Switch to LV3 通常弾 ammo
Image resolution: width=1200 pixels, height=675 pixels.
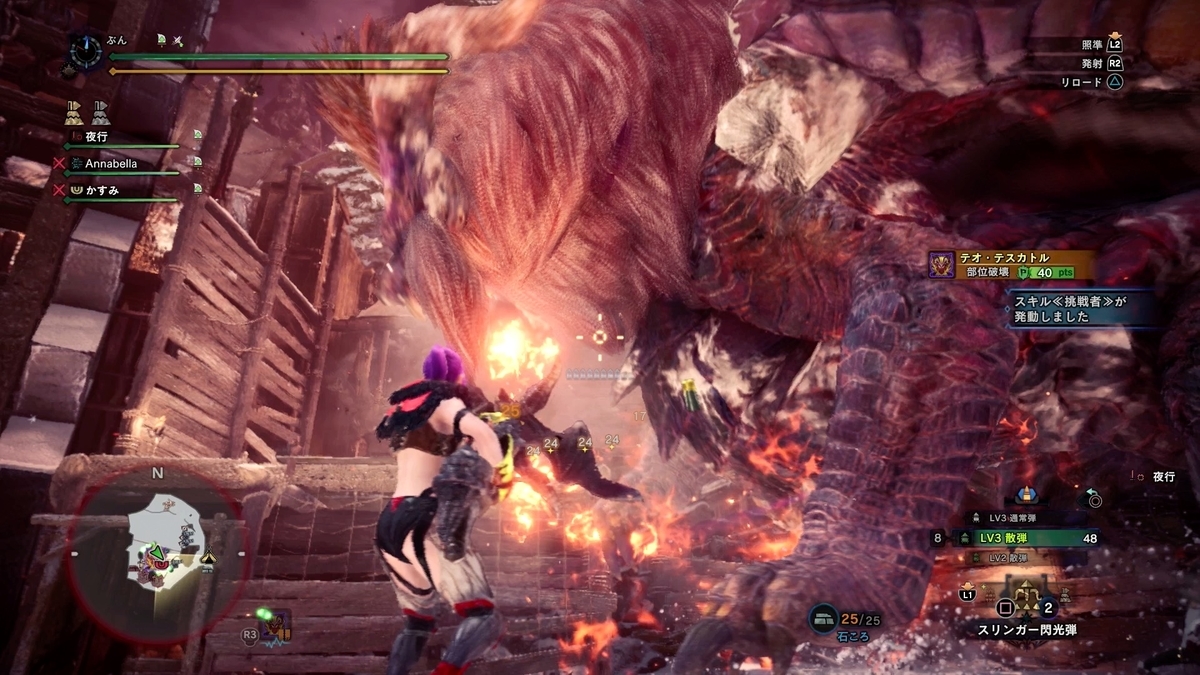(x=1018, y=517)
